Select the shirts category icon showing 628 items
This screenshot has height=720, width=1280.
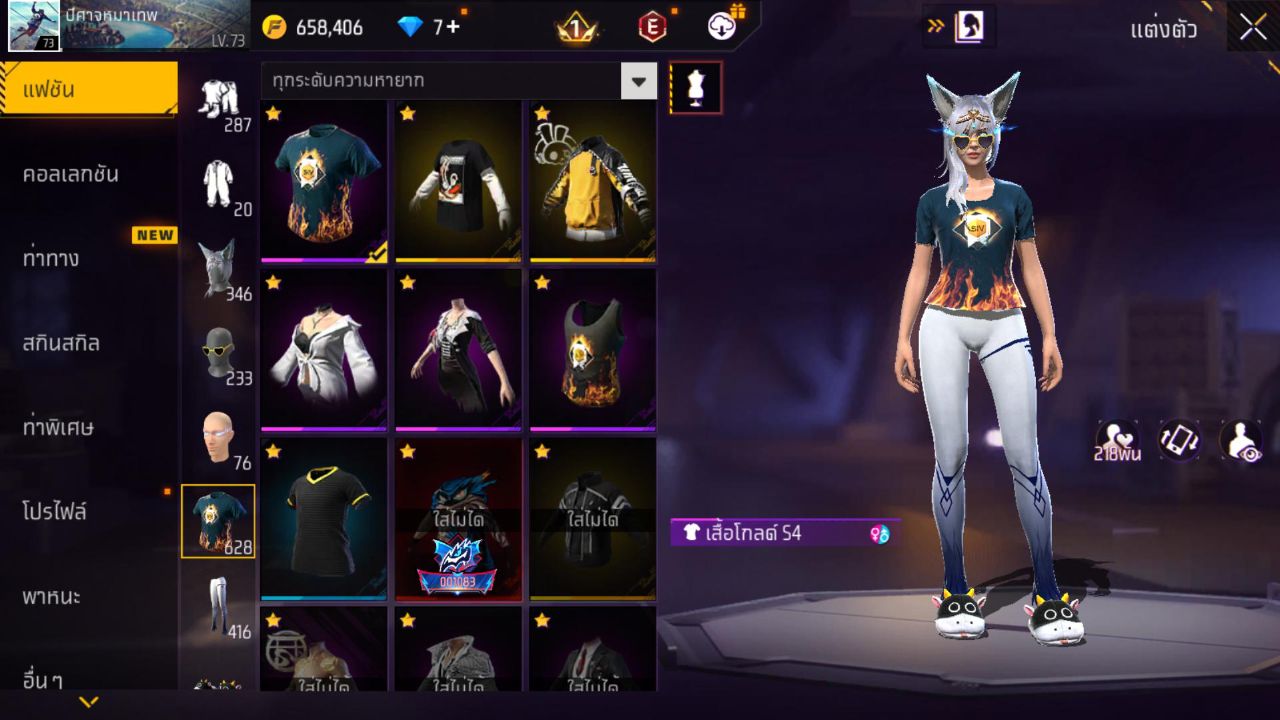219,518
